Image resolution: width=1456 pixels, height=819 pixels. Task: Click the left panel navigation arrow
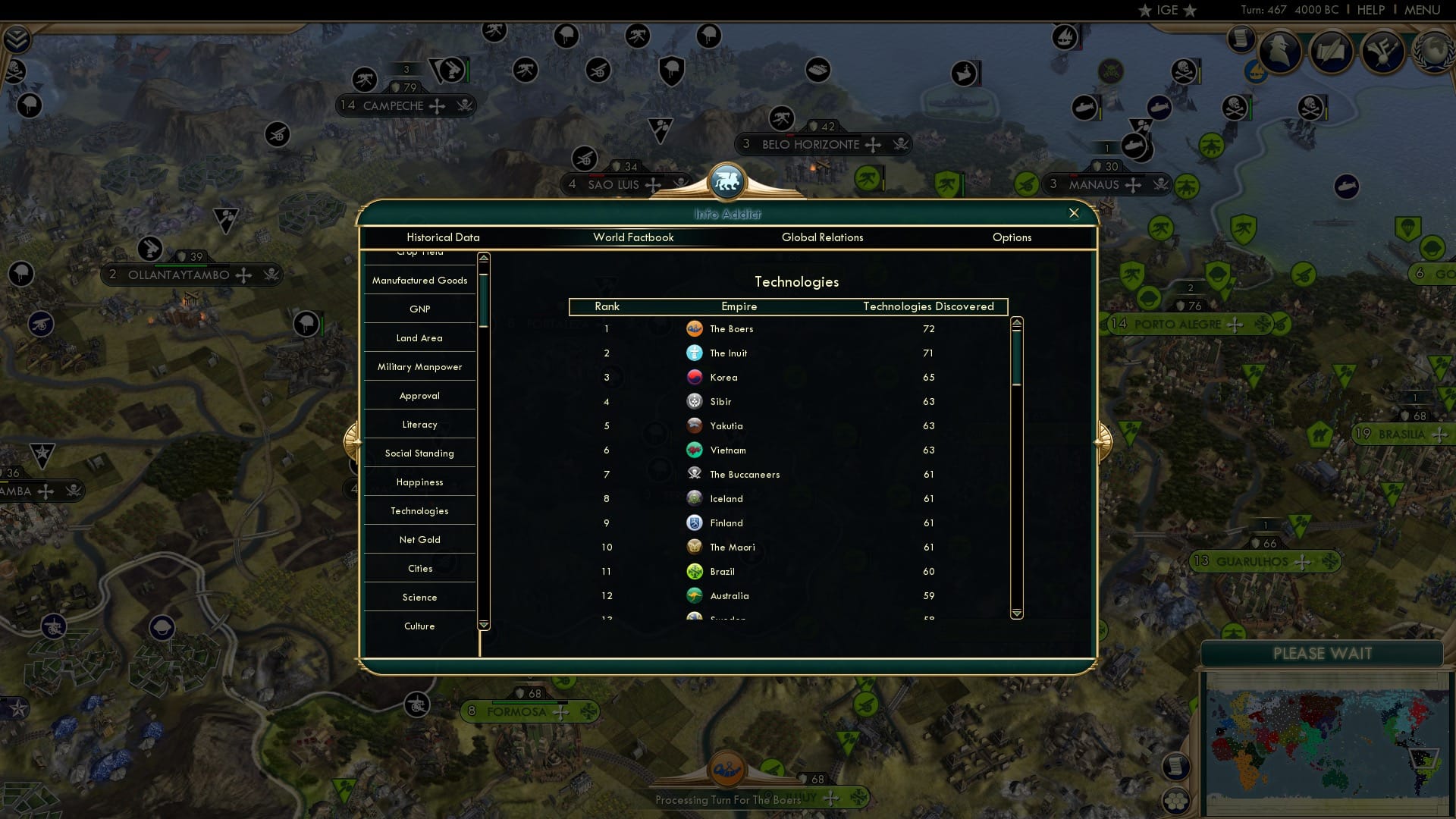coord(353,440)
